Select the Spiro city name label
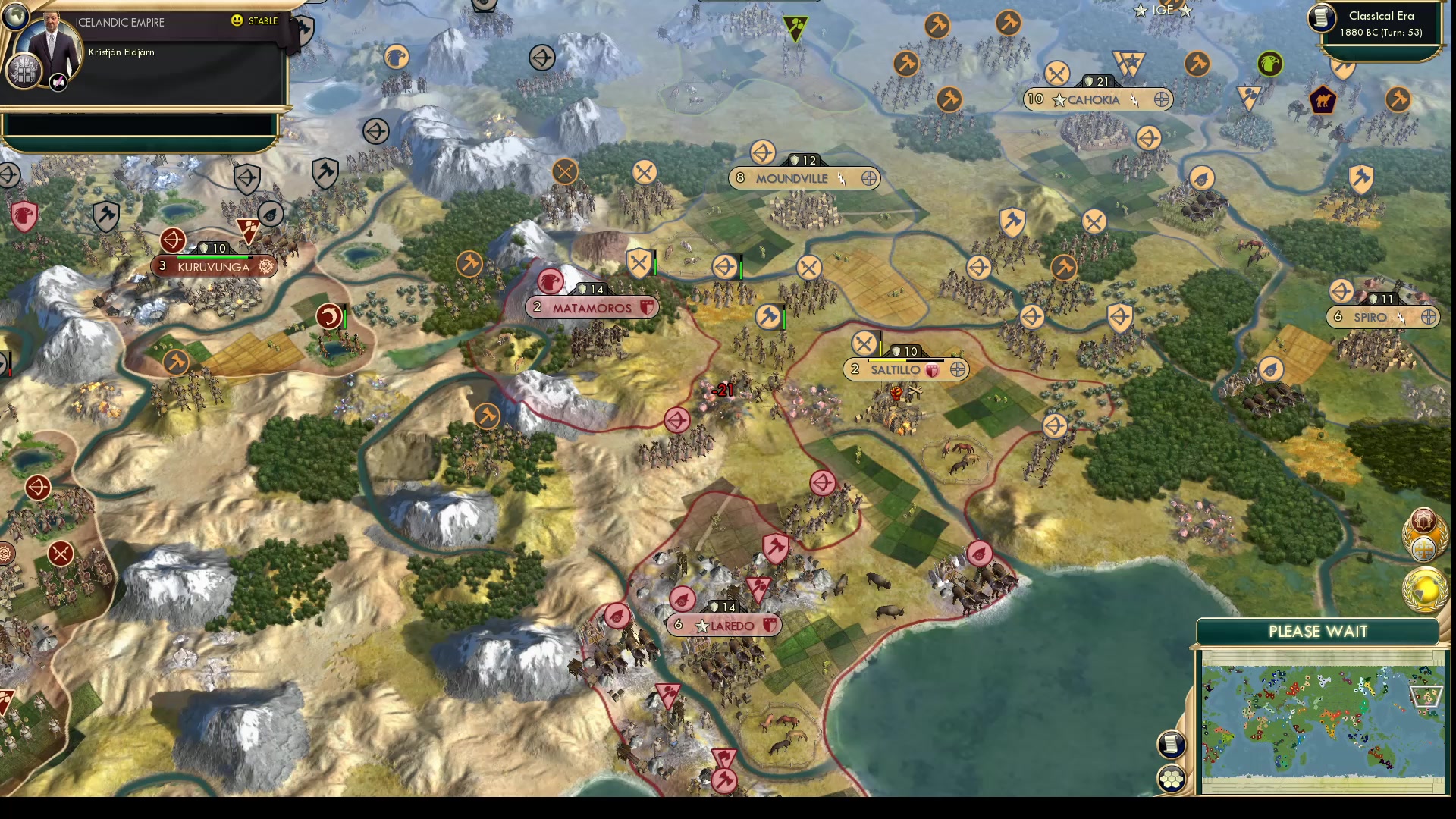This screenshot has height=819, width=1456. [x=1369, y=318]
